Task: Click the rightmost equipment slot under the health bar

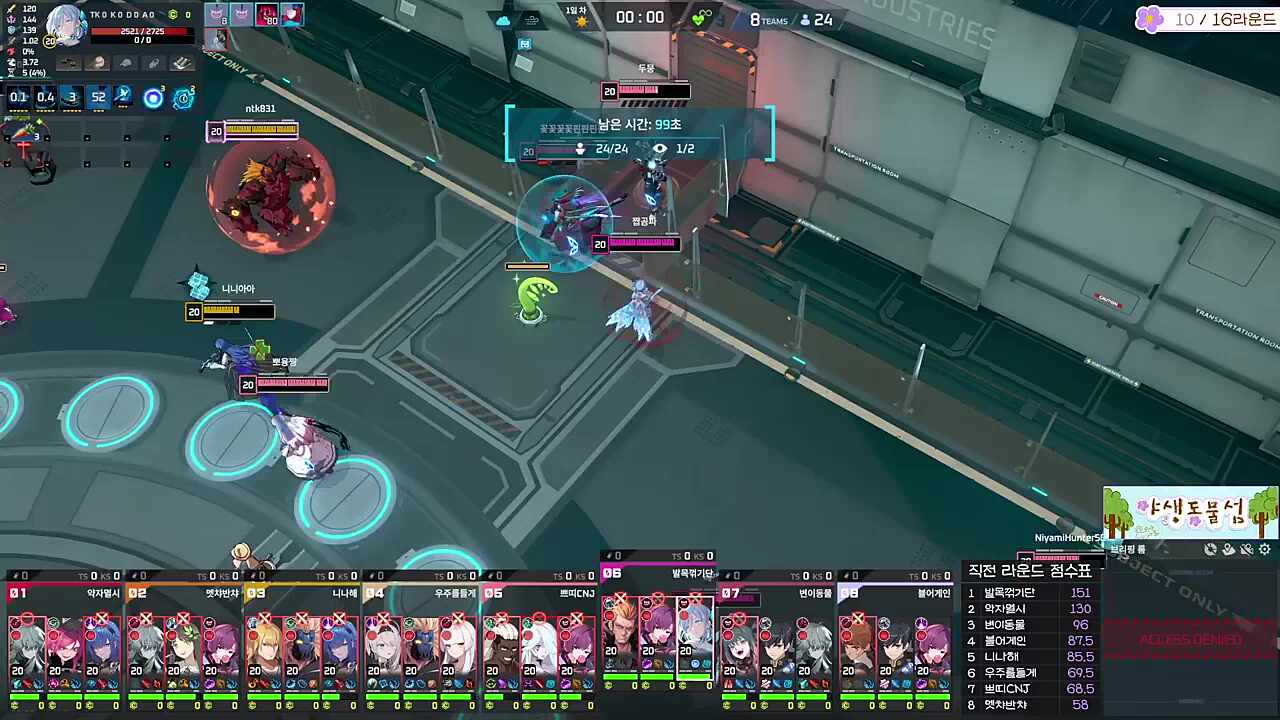Action: pos(181,63)
